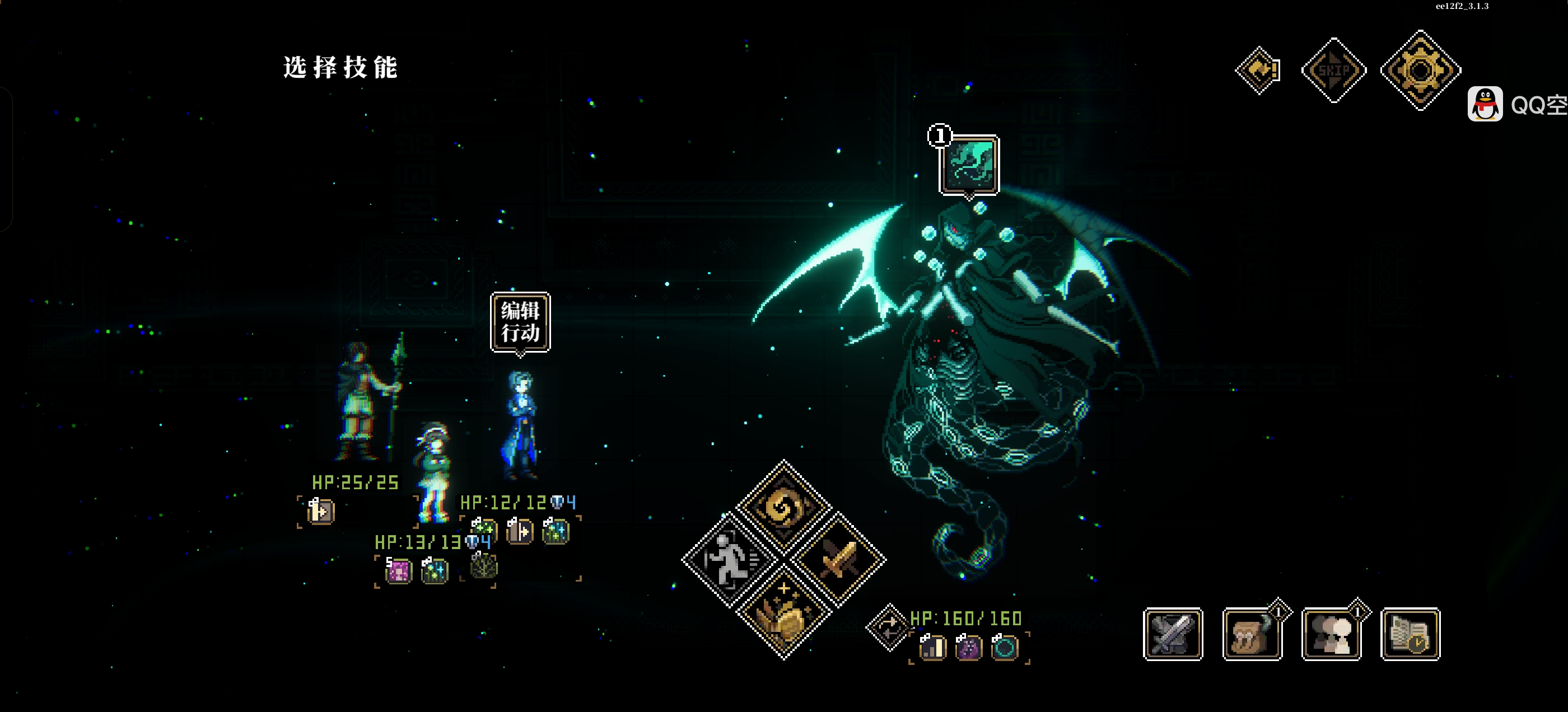Open the battle log book with clock
Viewport: 1568px width, 712px height.
point(1410,634)
